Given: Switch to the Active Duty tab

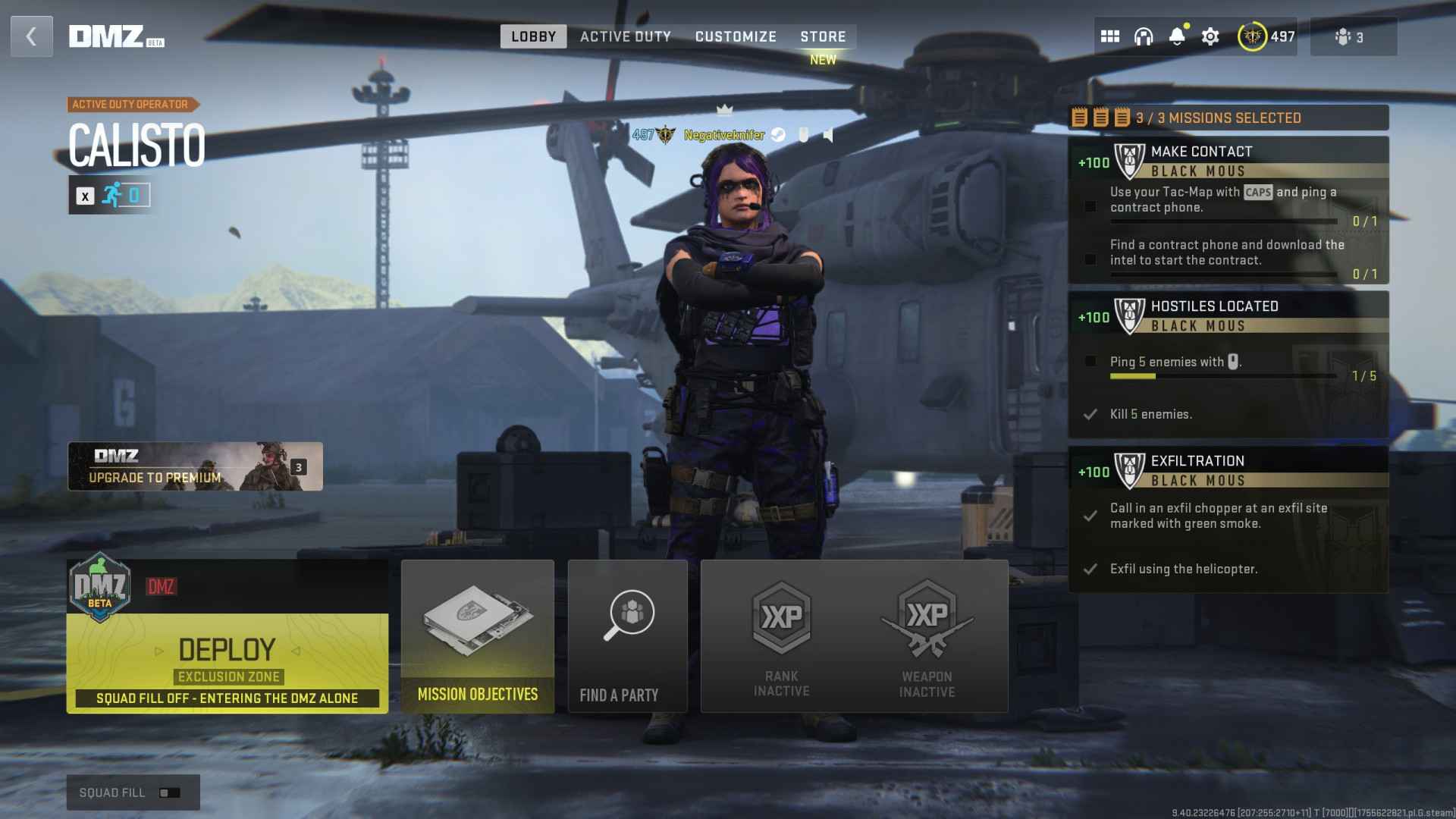Looking at the screenshot, I should (626, 36).
